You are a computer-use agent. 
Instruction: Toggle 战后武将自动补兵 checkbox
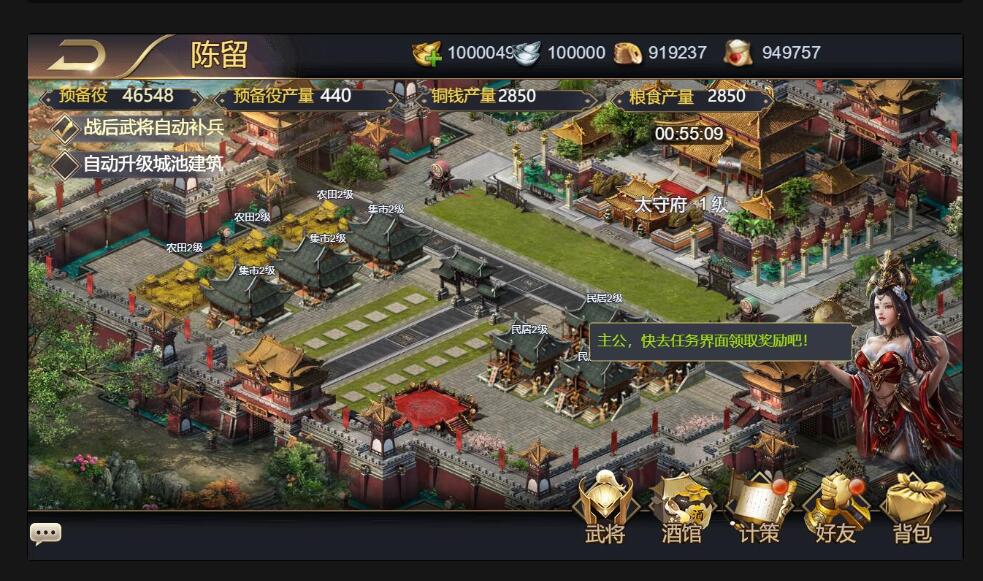(65, 128)
